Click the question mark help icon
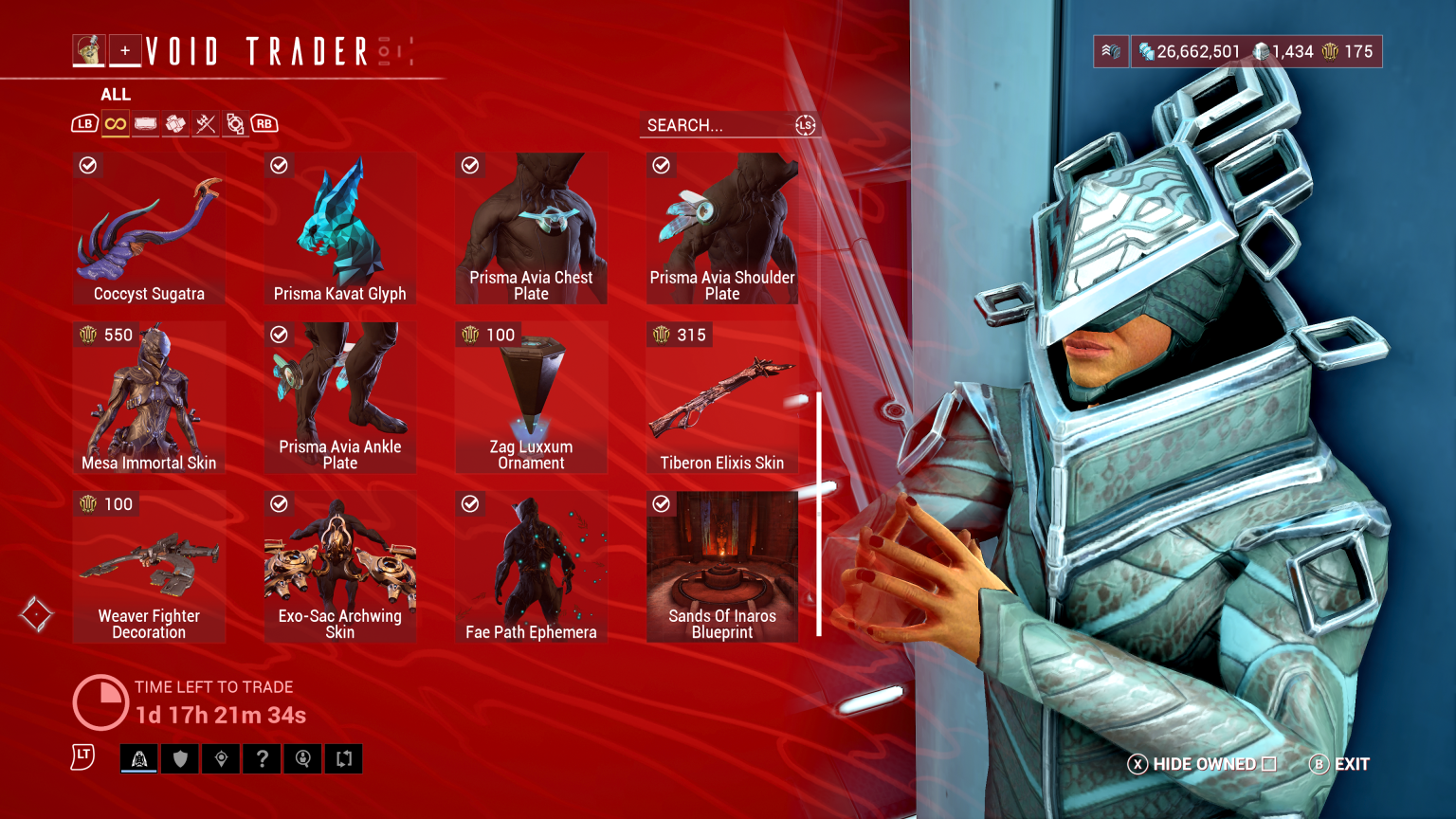This screenshot has height=819, width=1456. tap(262, 758)
